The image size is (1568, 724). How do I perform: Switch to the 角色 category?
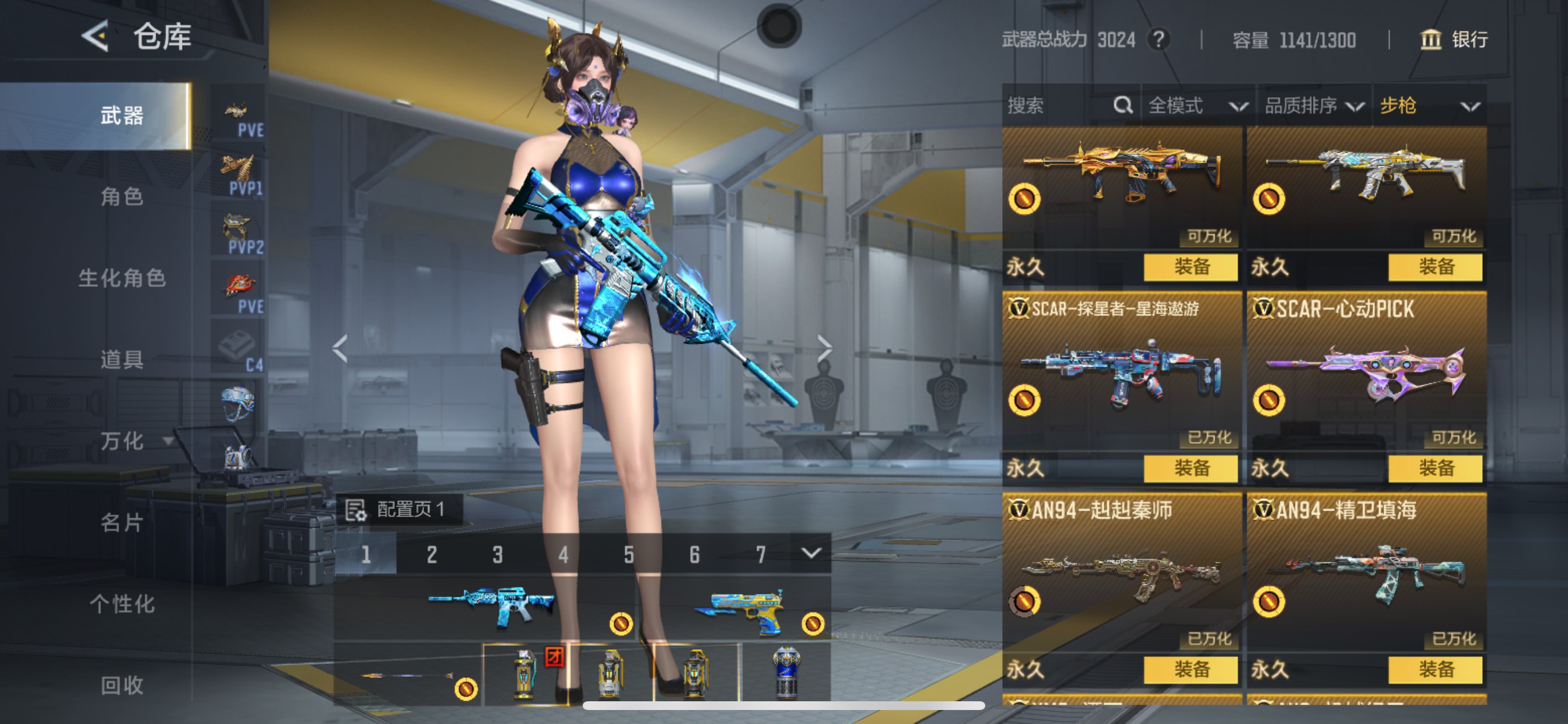point(122,196)
